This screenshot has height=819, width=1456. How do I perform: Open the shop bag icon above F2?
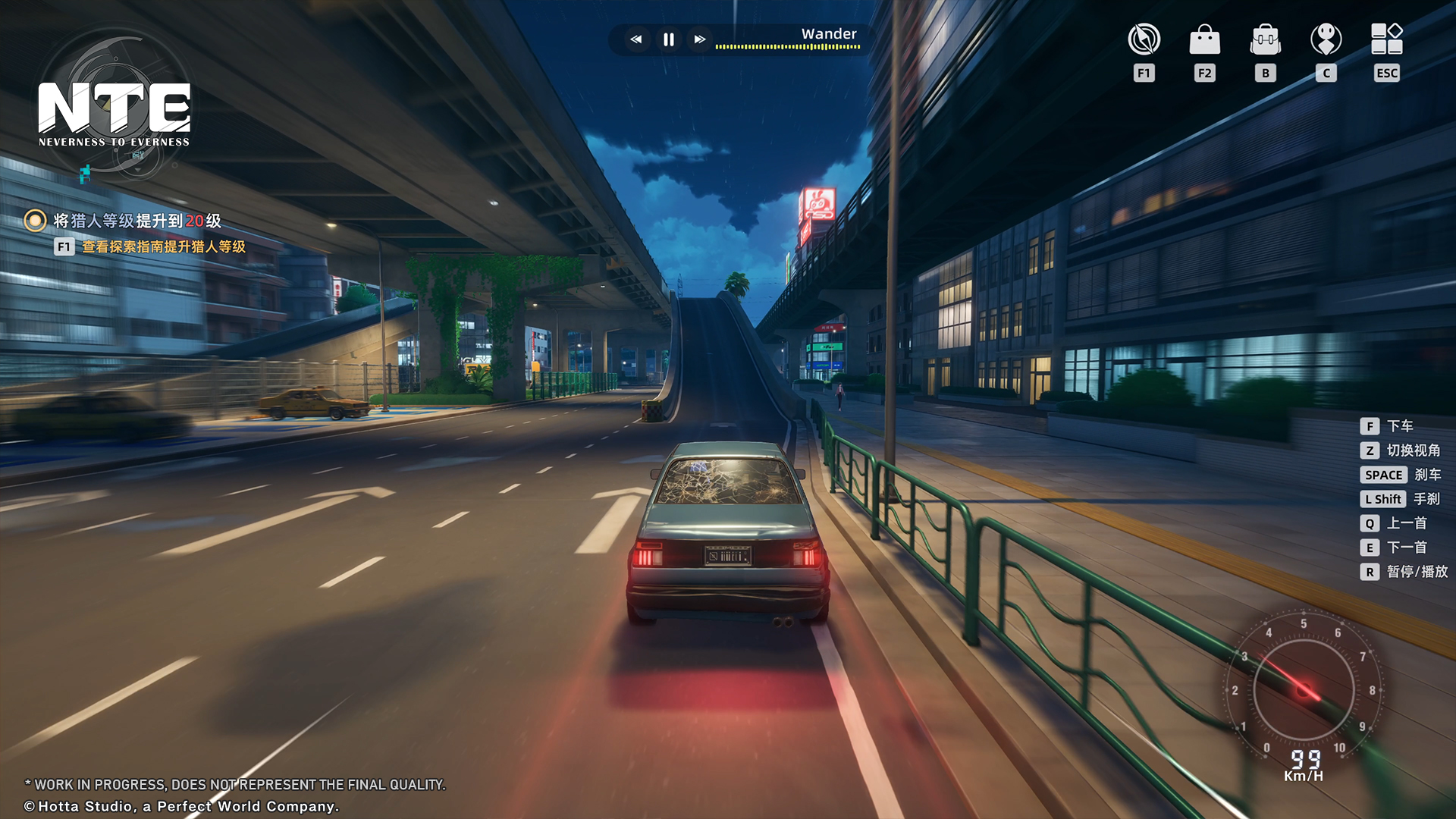(x=1203, y=39)
